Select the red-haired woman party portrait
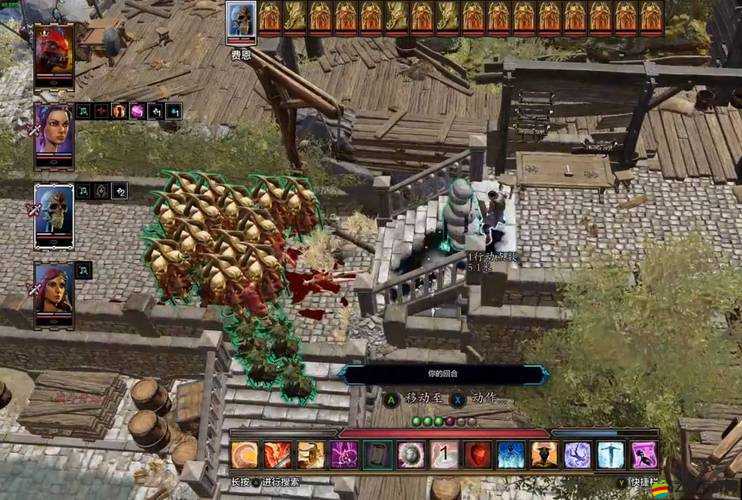 (53, 292)
